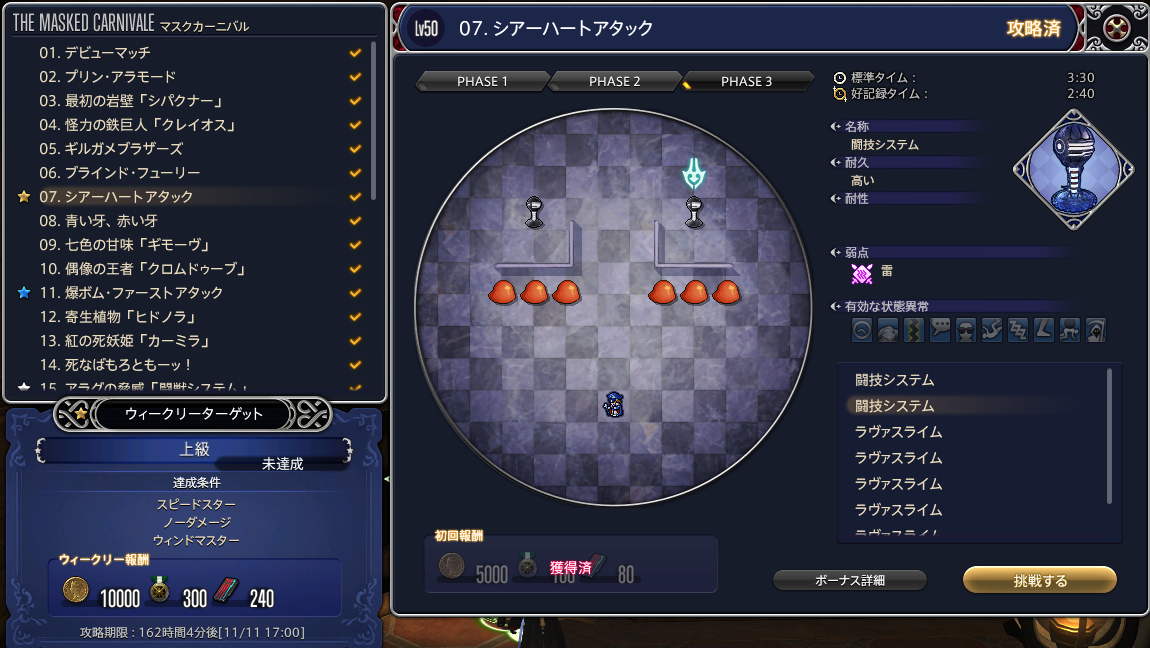Switch to the PHASE 1 tab
Image resolution: width=1150 pixels, height=648 pixels.
pyautogui.click(x=482, y=81)
